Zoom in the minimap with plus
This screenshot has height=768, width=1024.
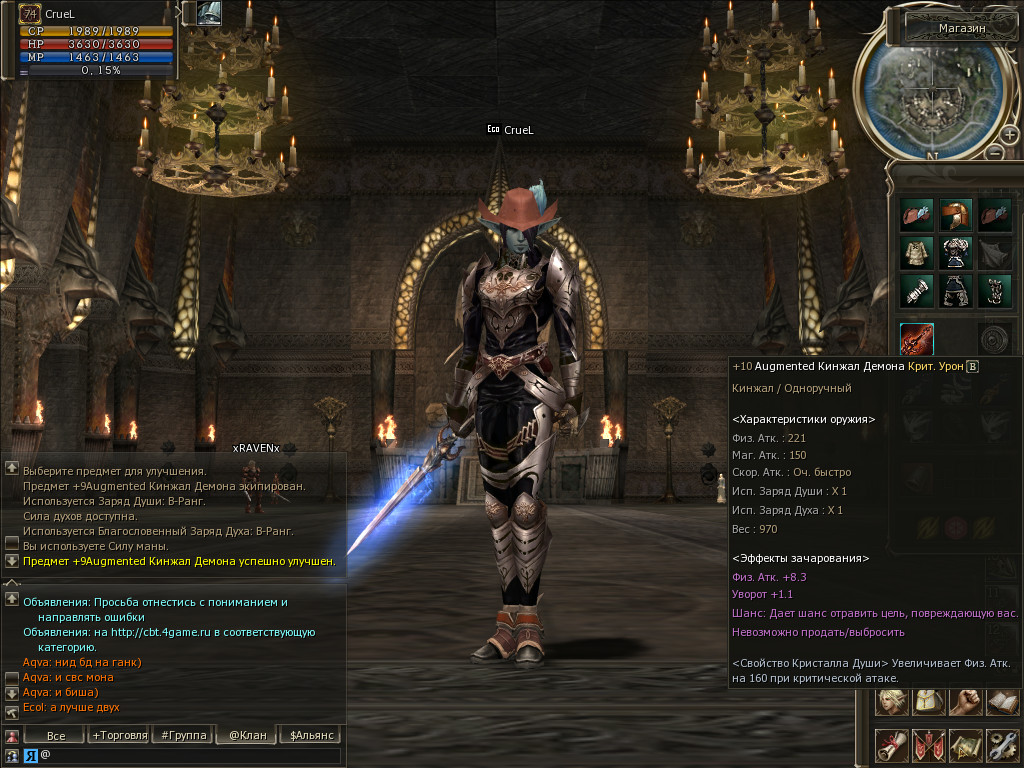click(1010, 135)
